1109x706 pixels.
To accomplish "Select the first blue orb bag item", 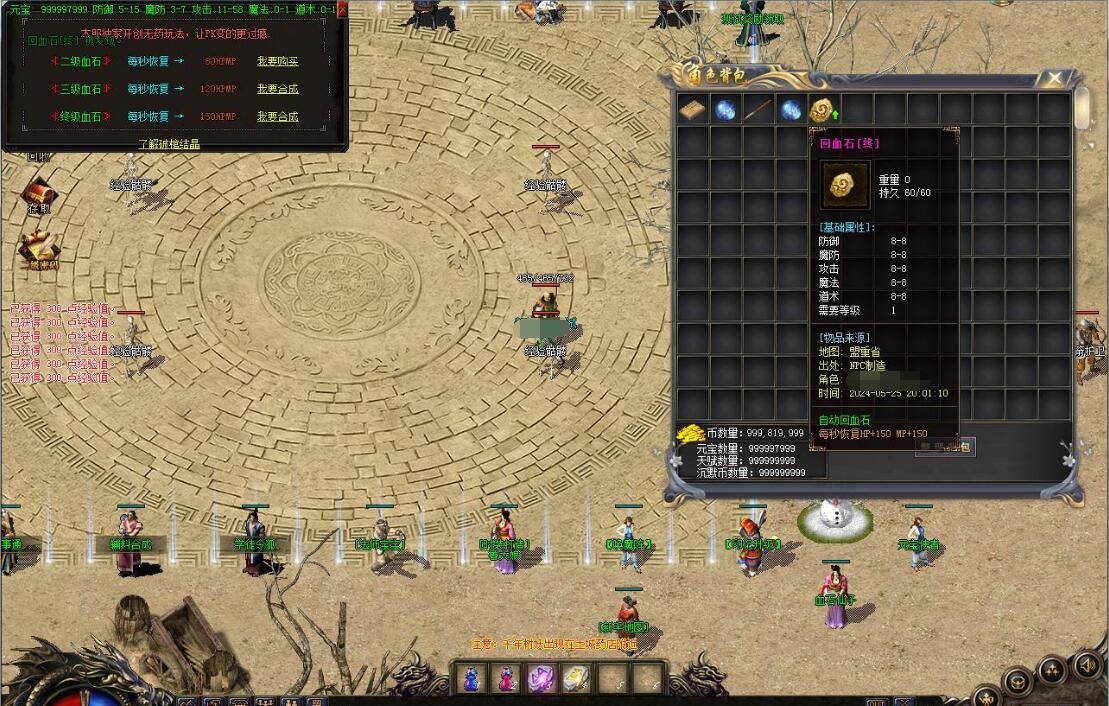I will click(x=725, y=109).
